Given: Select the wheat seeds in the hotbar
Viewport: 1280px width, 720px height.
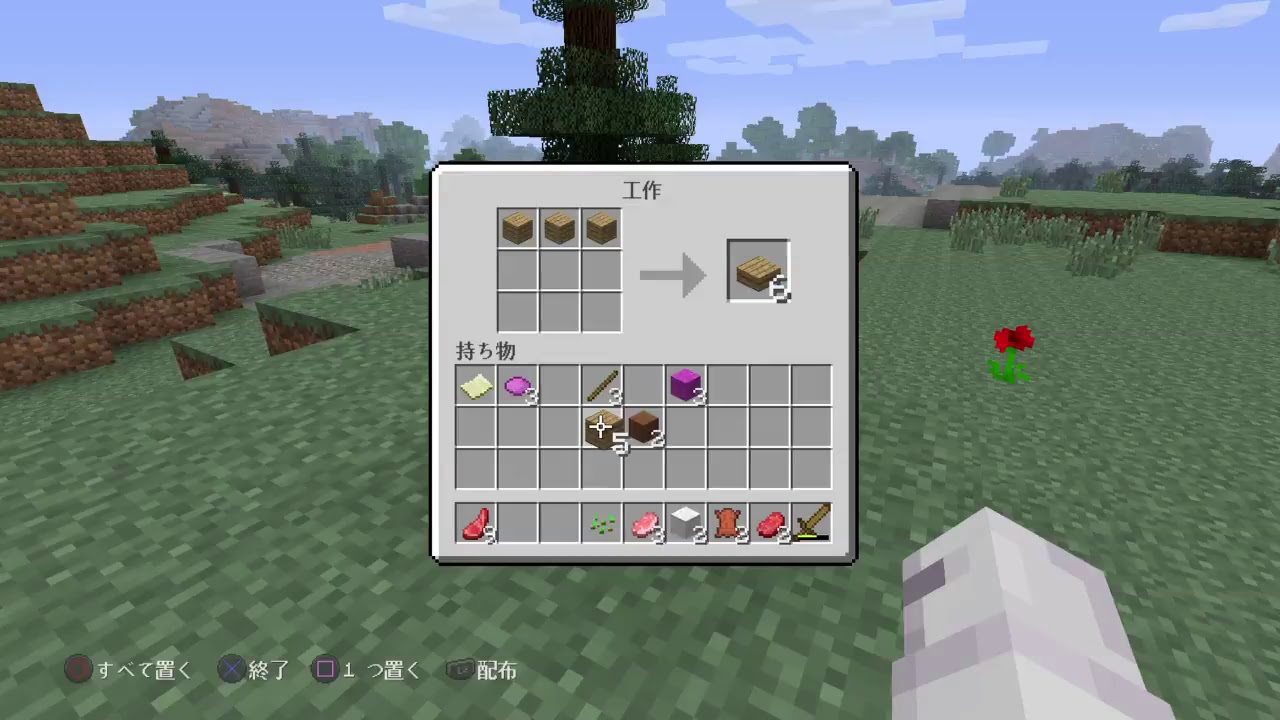Looking at the screenshot, I should pyautogui.click(x=601, y=523).
